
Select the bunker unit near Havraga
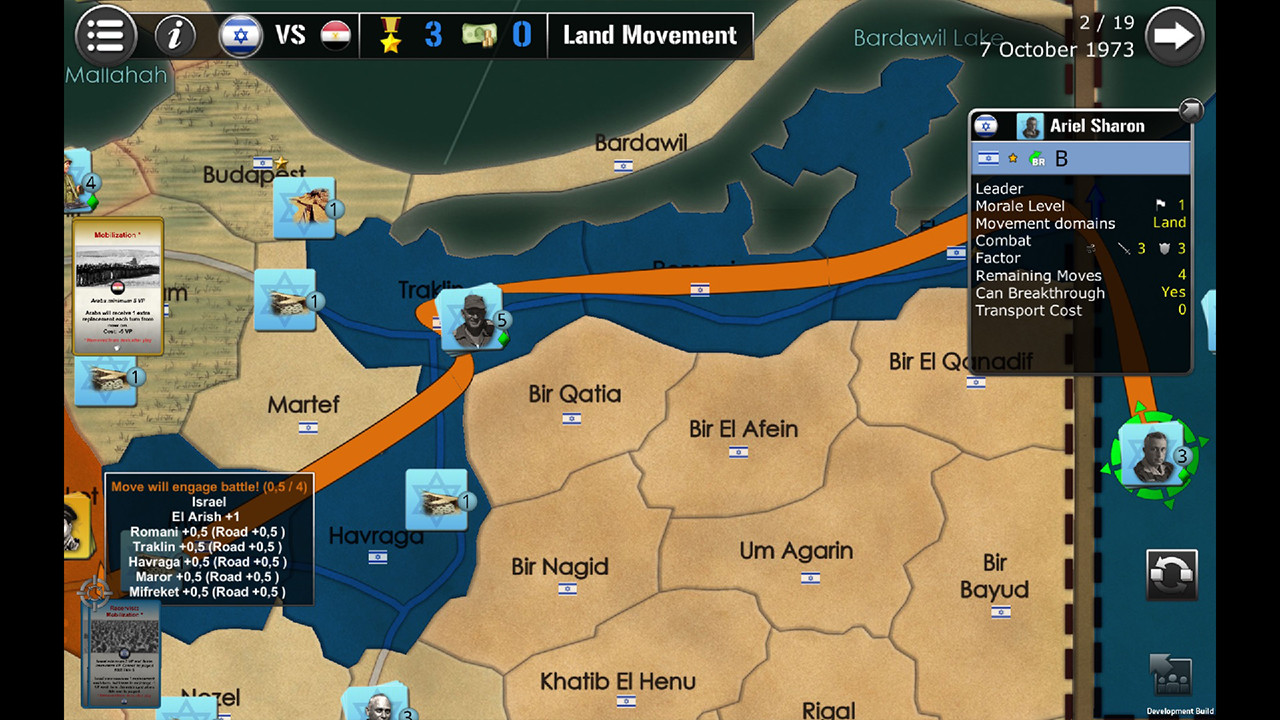tap(436, 499)
